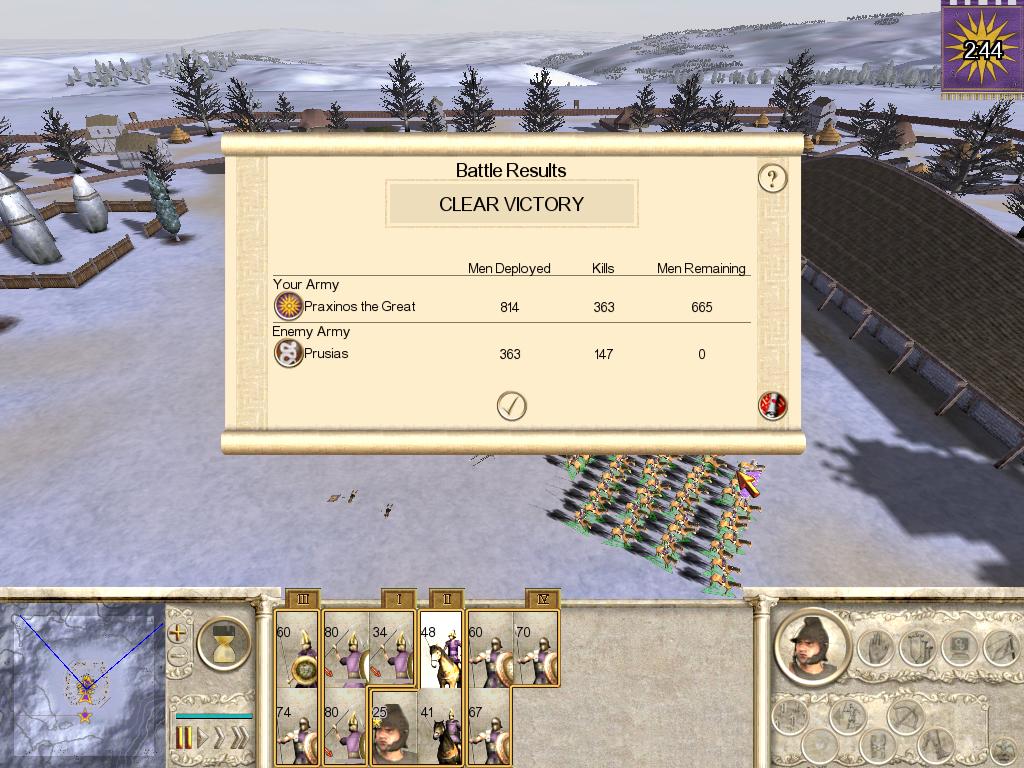Choose the cavalry unit card with 41 men

(x=441, y=728)
